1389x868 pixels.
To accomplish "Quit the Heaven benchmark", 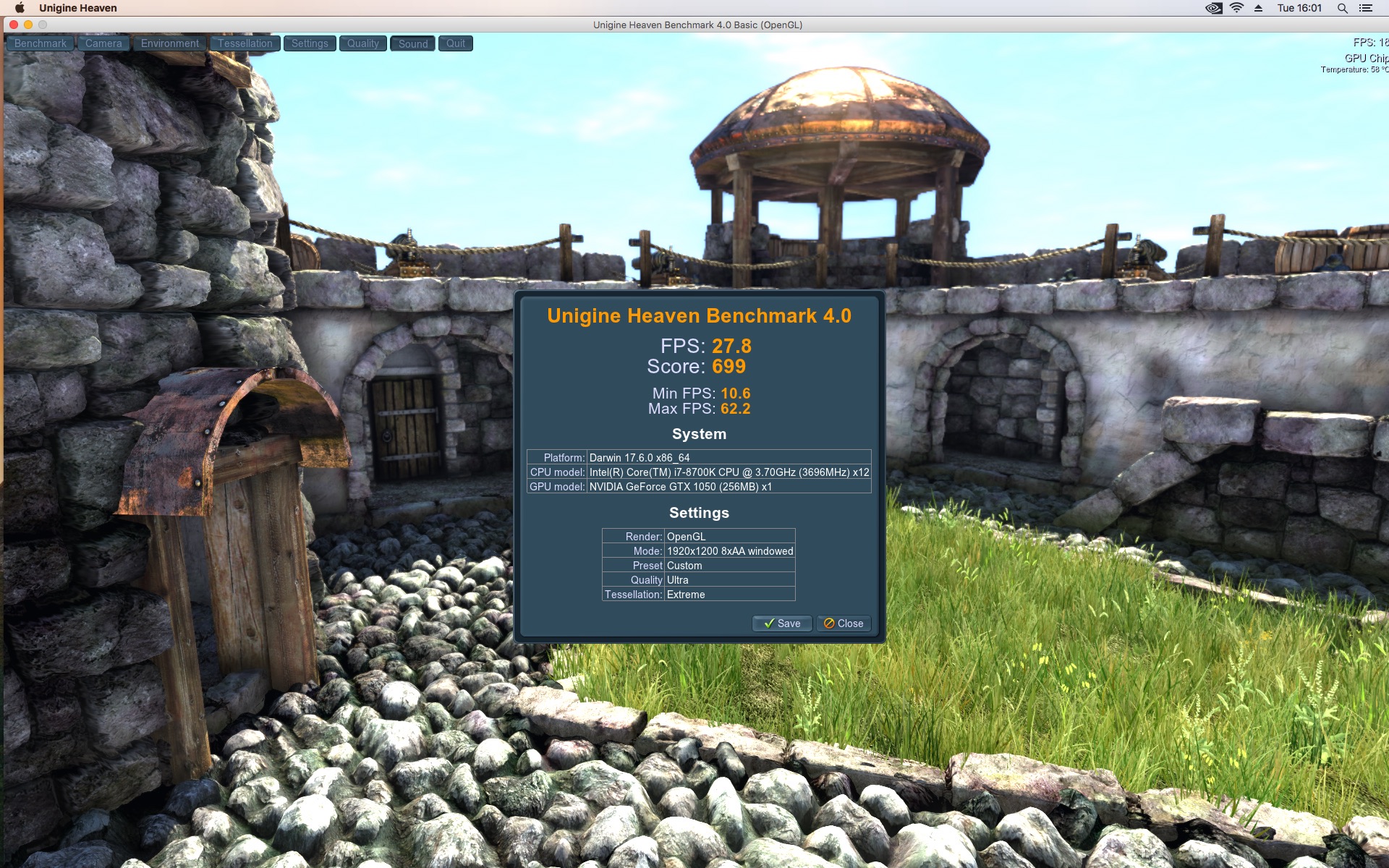I will tap(456, 43).
